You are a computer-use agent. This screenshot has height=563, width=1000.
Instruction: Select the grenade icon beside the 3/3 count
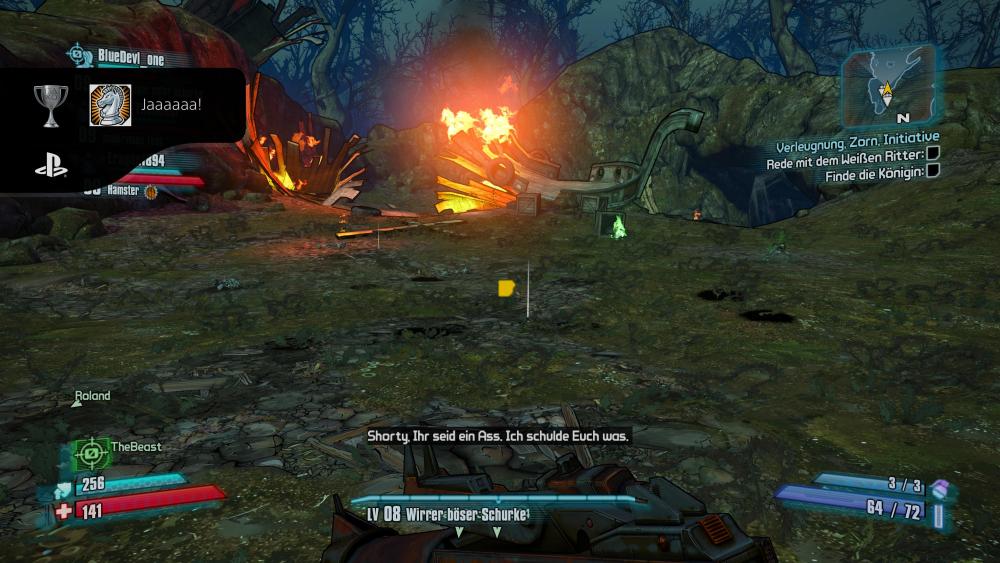pos(939,489)
